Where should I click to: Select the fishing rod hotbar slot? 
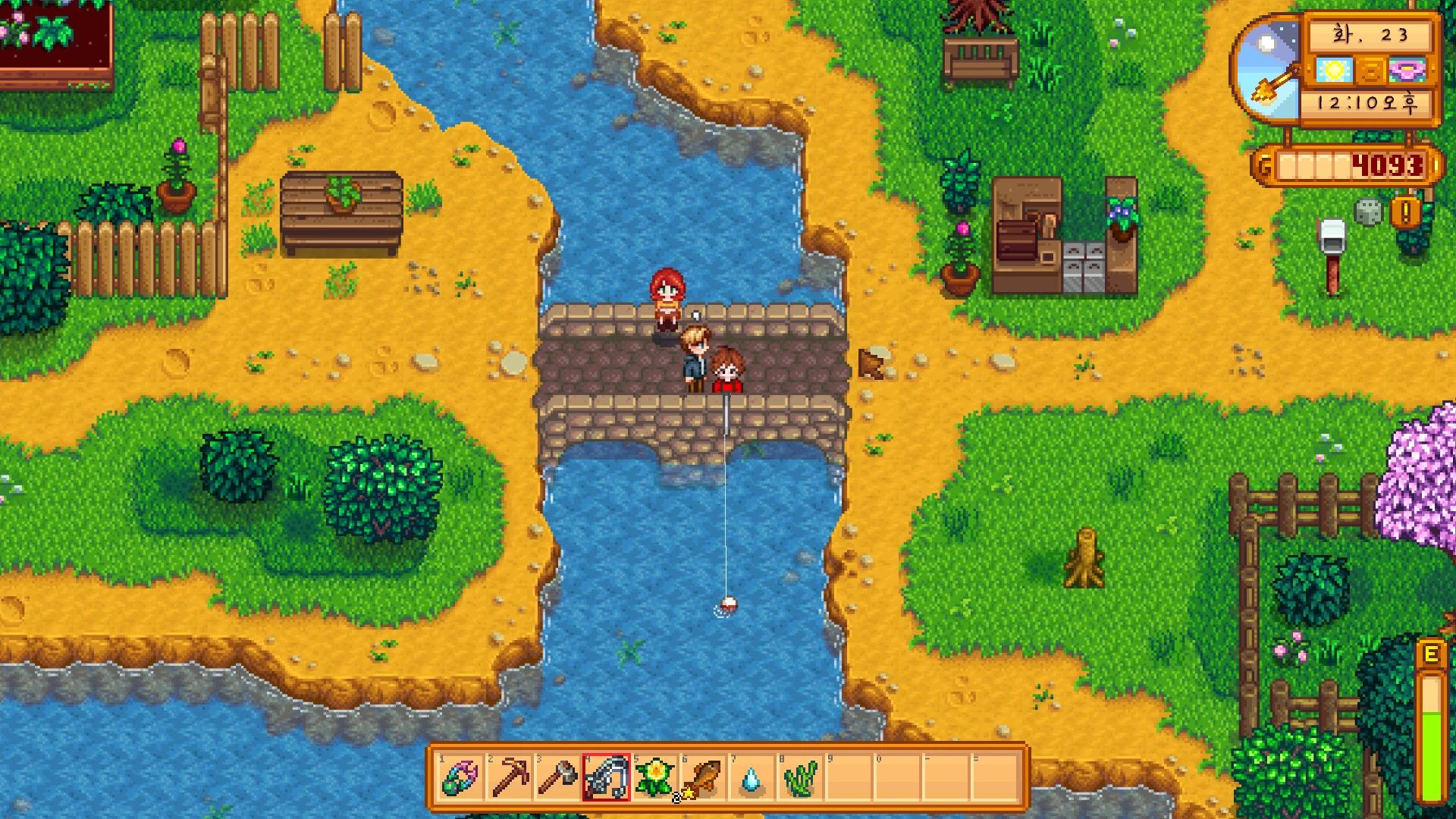pyautogui.click(x=607, y=778)
